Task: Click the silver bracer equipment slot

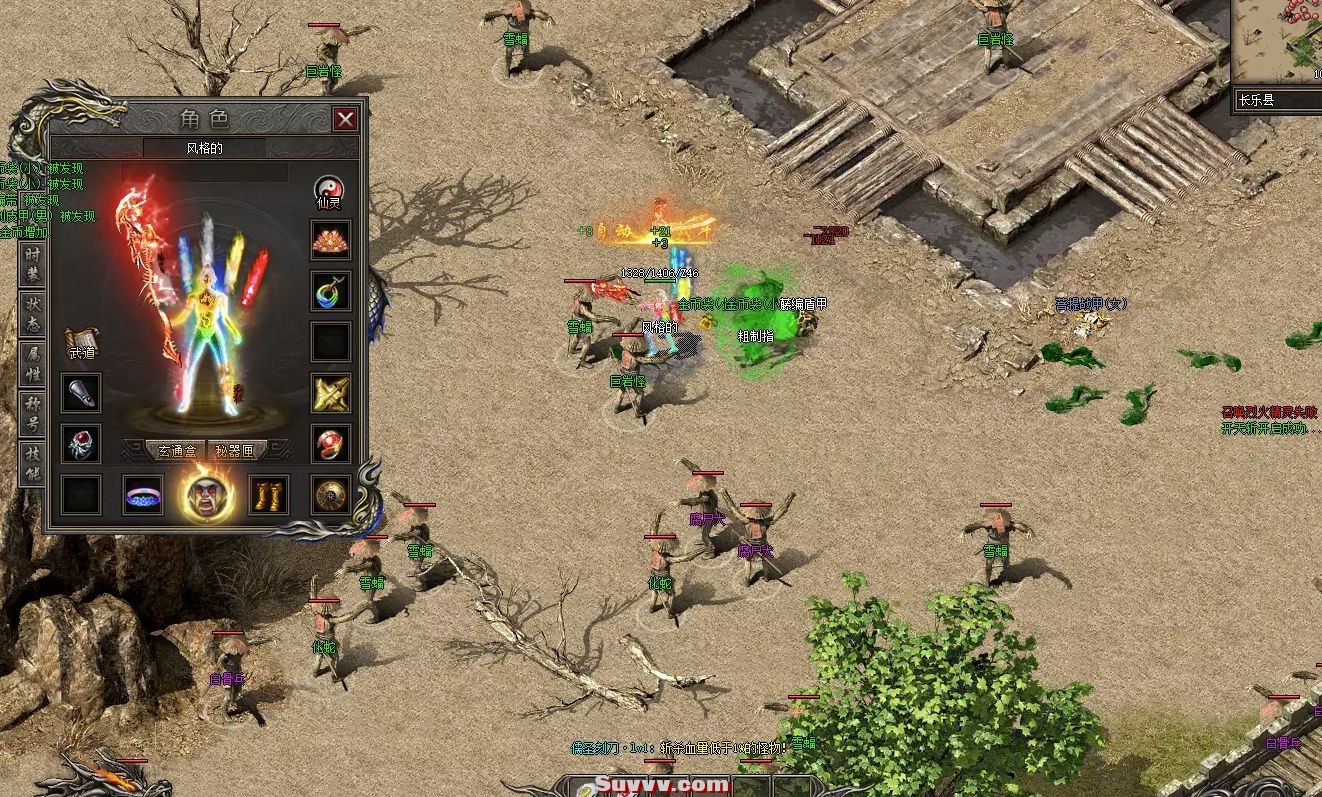Action: coord(81,393)
